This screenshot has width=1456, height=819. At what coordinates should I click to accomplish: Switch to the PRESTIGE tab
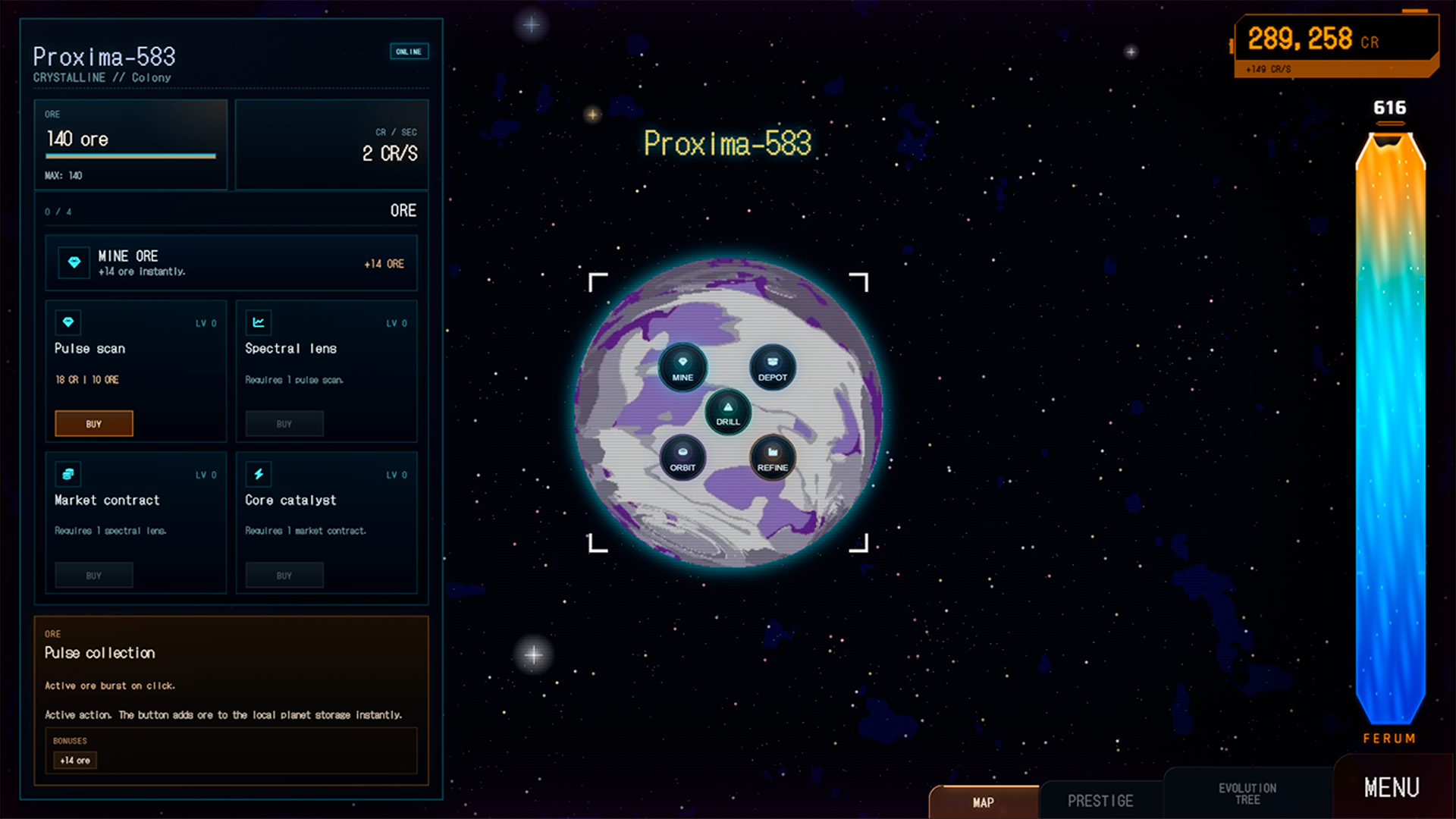pos(1100,800)
